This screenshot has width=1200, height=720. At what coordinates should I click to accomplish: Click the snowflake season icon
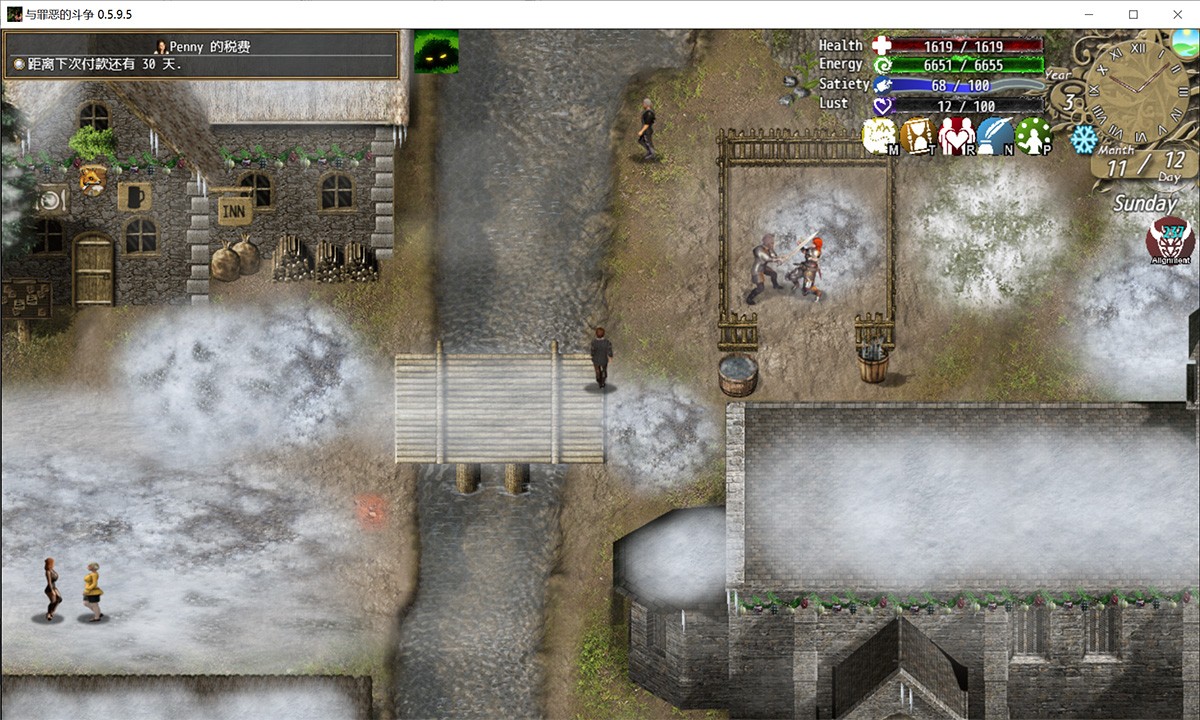point(1083,139)
